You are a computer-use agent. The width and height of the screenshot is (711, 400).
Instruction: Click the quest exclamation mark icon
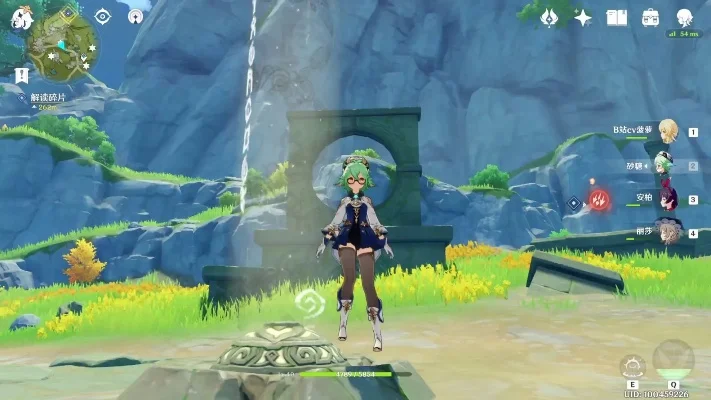[x=22, y=75]
